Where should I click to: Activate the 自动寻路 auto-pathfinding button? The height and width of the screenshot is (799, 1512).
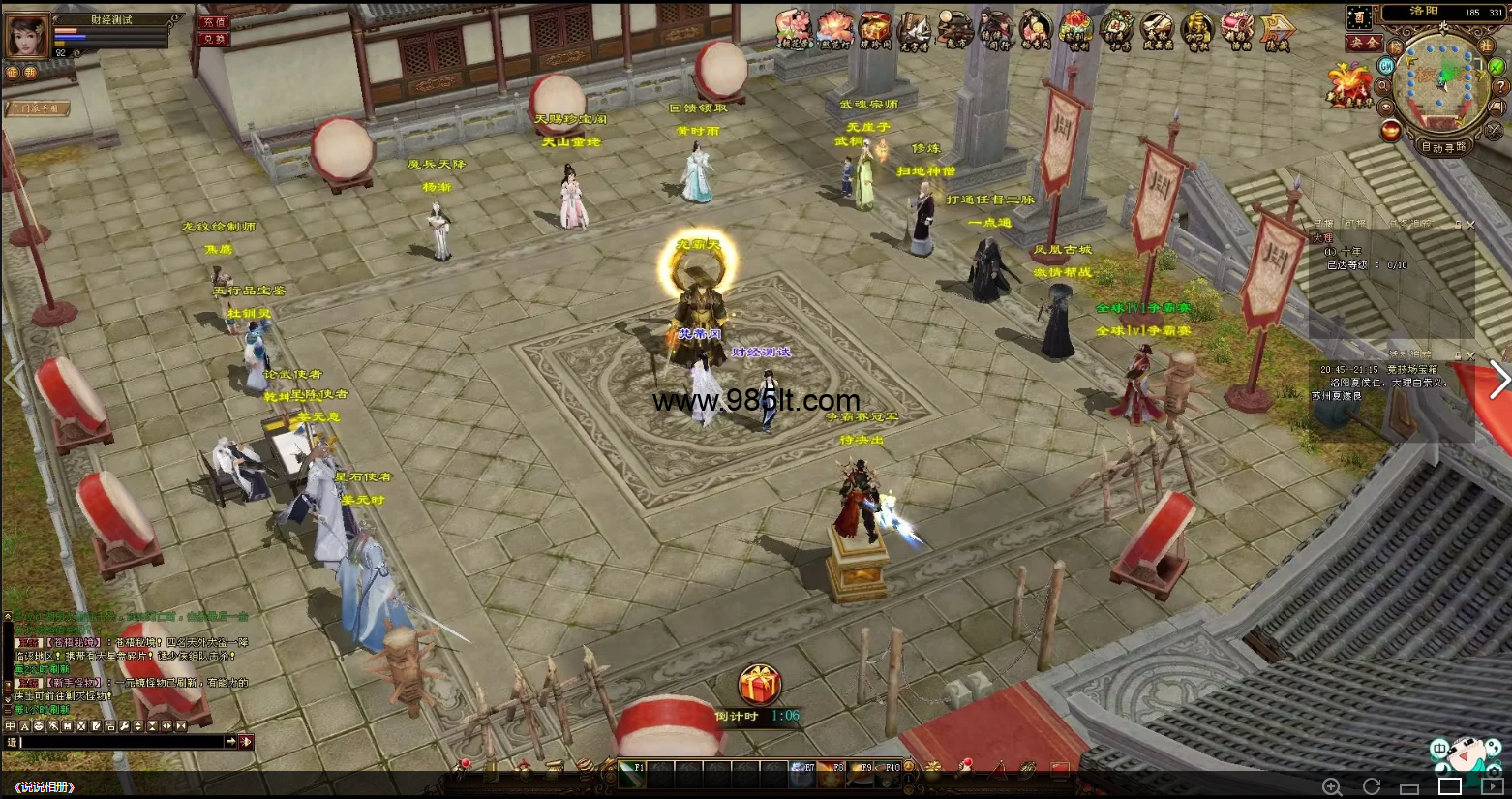(1443, 147)
